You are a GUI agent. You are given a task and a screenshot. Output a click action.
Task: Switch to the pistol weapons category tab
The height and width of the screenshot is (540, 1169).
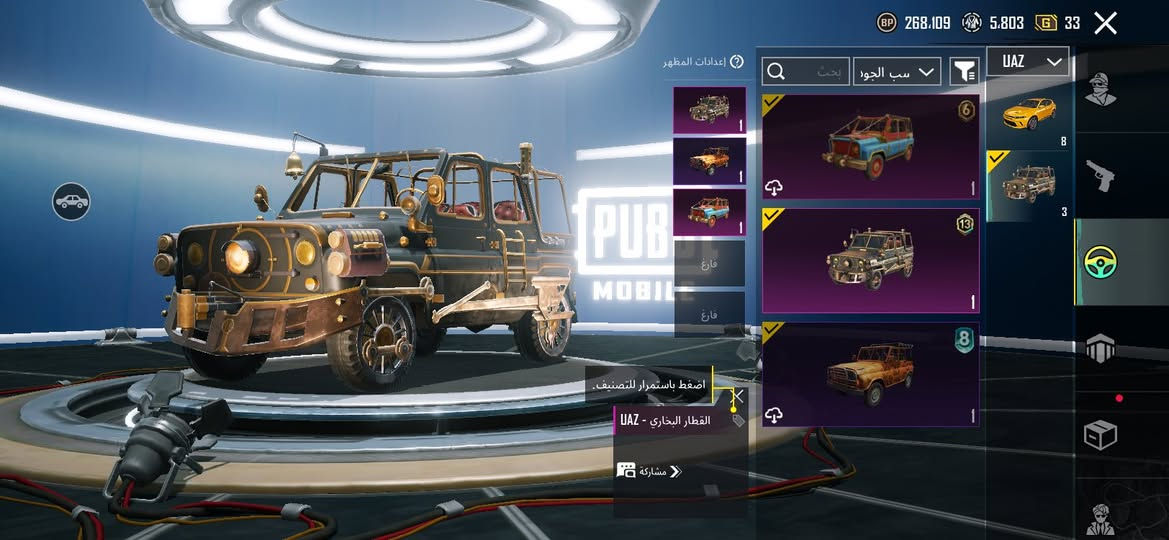1100,177
